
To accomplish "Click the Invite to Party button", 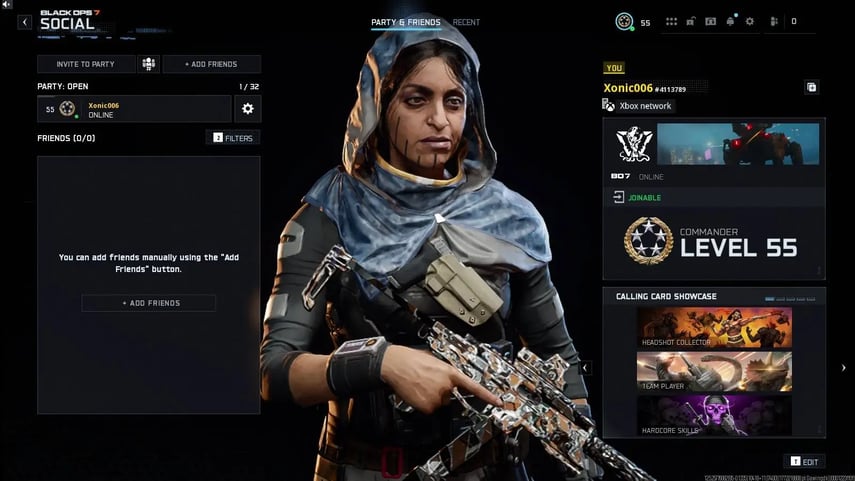I will coord(86,64).
